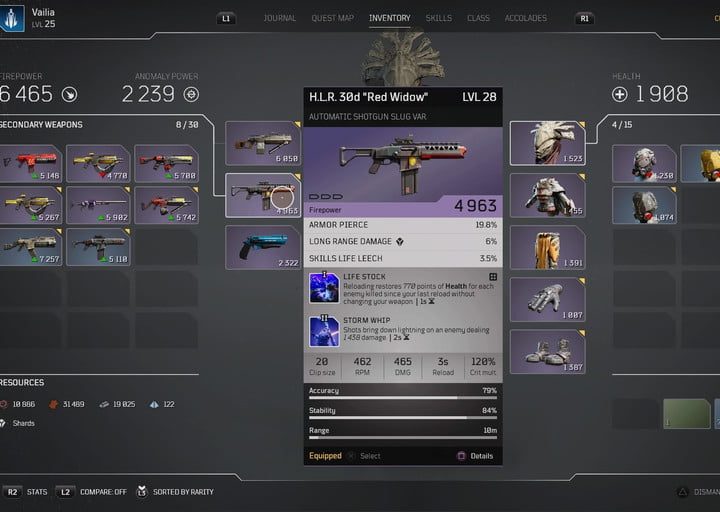The width and height of the screenshot is (720, 512).
Task: Select the Inventory tab
Action: click(x=389, y=18)
